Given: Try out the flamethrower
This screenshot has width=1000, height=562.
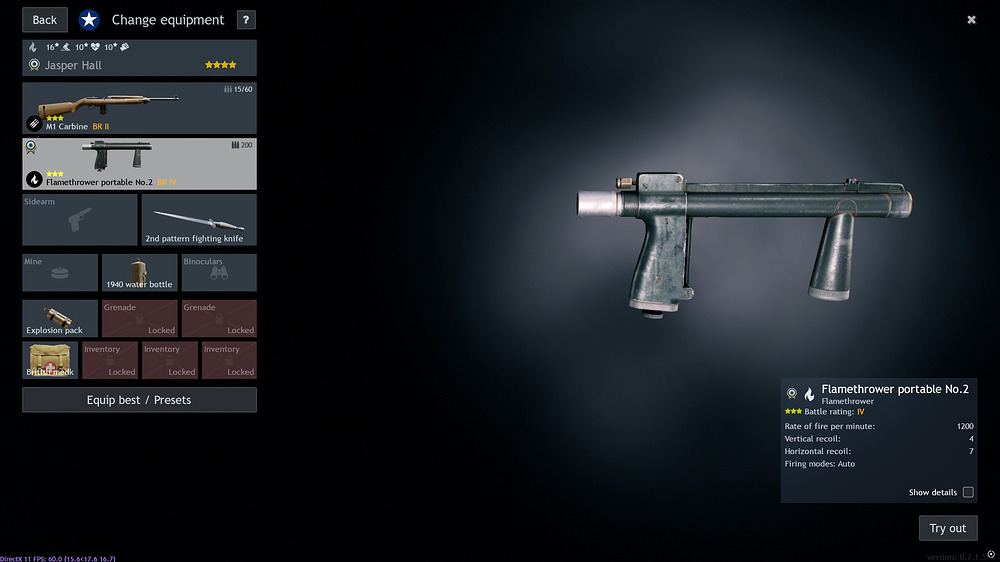Looking at the screenshot, I should (x=947, y=528).
